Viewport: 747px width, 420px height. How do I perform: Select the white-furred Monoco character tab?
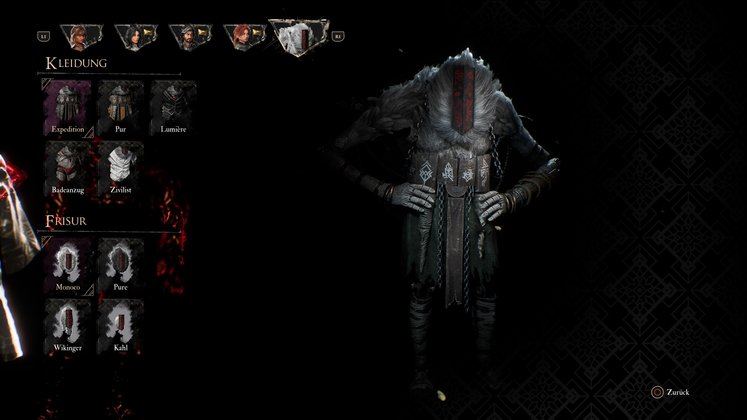coord(299,36)
